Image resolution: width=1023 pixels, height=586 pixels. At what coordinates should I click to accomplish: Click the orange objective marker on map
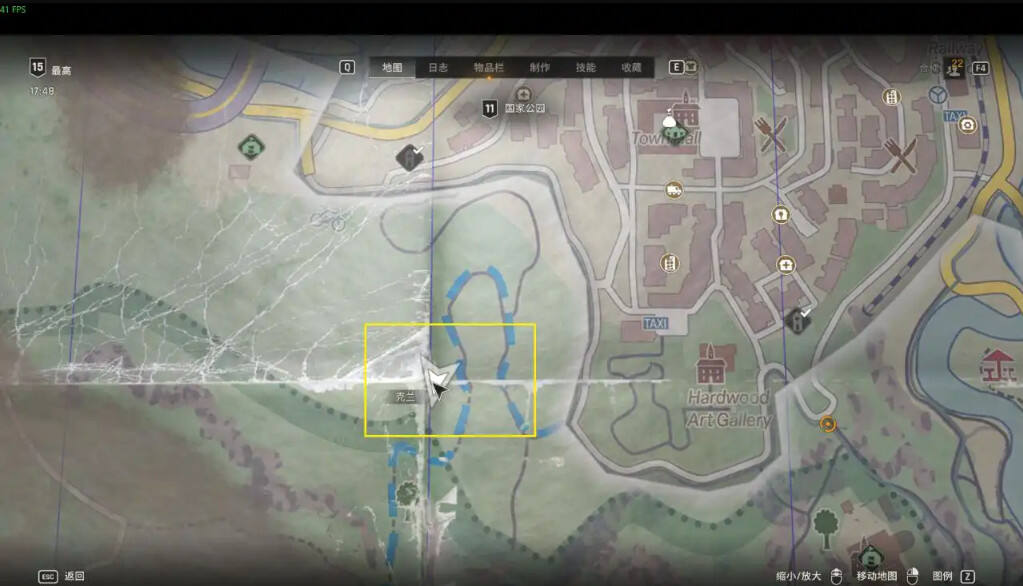click(828, 424)
